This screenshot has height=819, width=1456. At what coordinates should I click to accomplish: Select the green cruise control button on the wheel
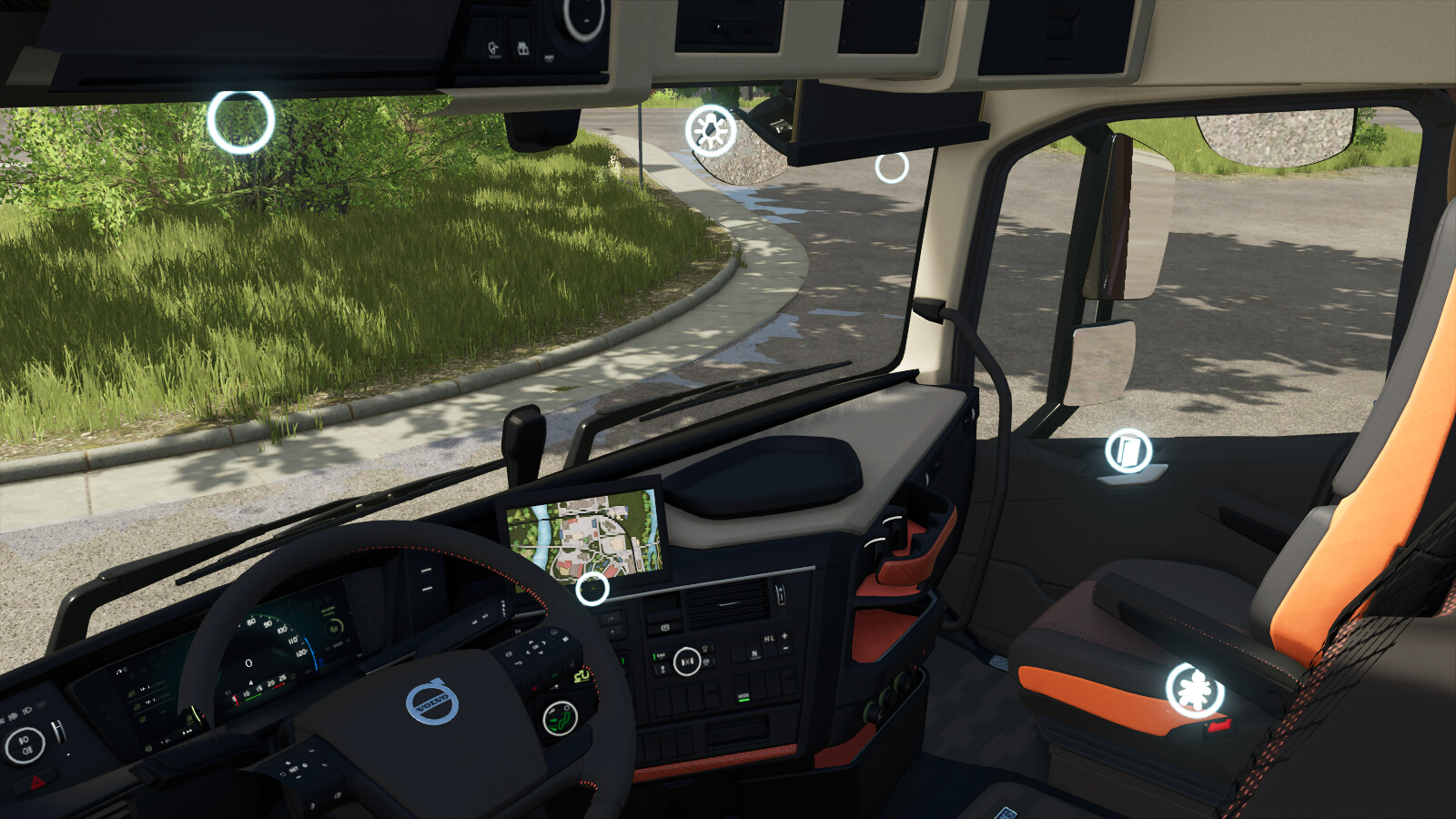pos(559,719)
